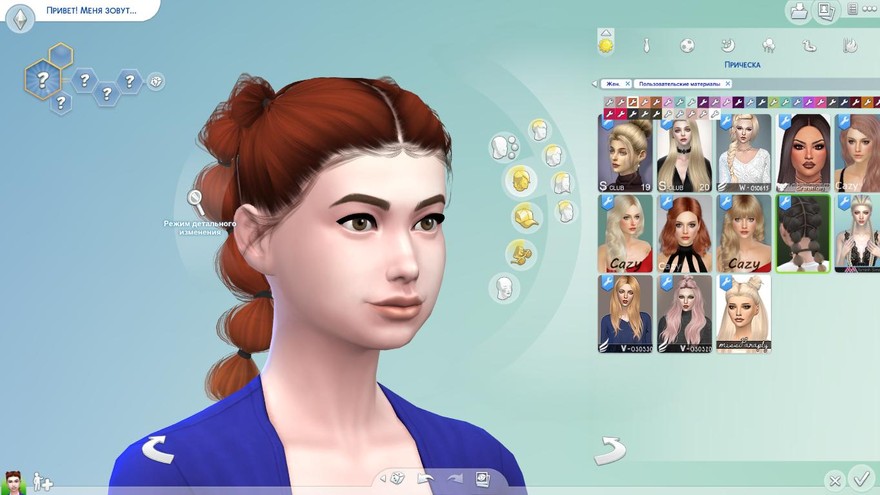This screenshot has height=495, width=880.
Task: Remove the "Пользовательские материалы" filter tag
Action: 727,84
